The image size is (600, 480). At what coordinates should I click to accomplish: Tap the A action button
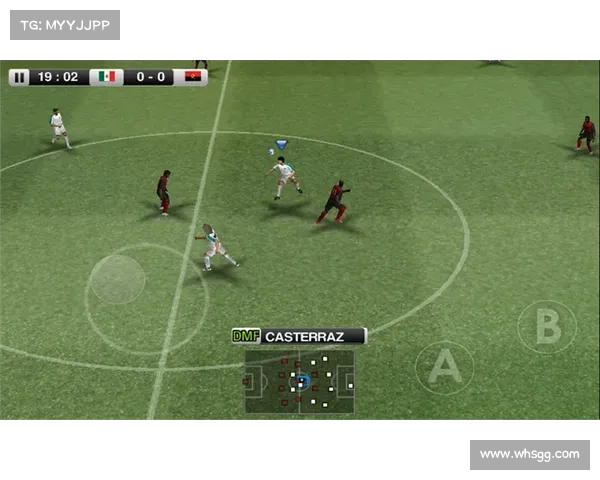tap(444, 368)
